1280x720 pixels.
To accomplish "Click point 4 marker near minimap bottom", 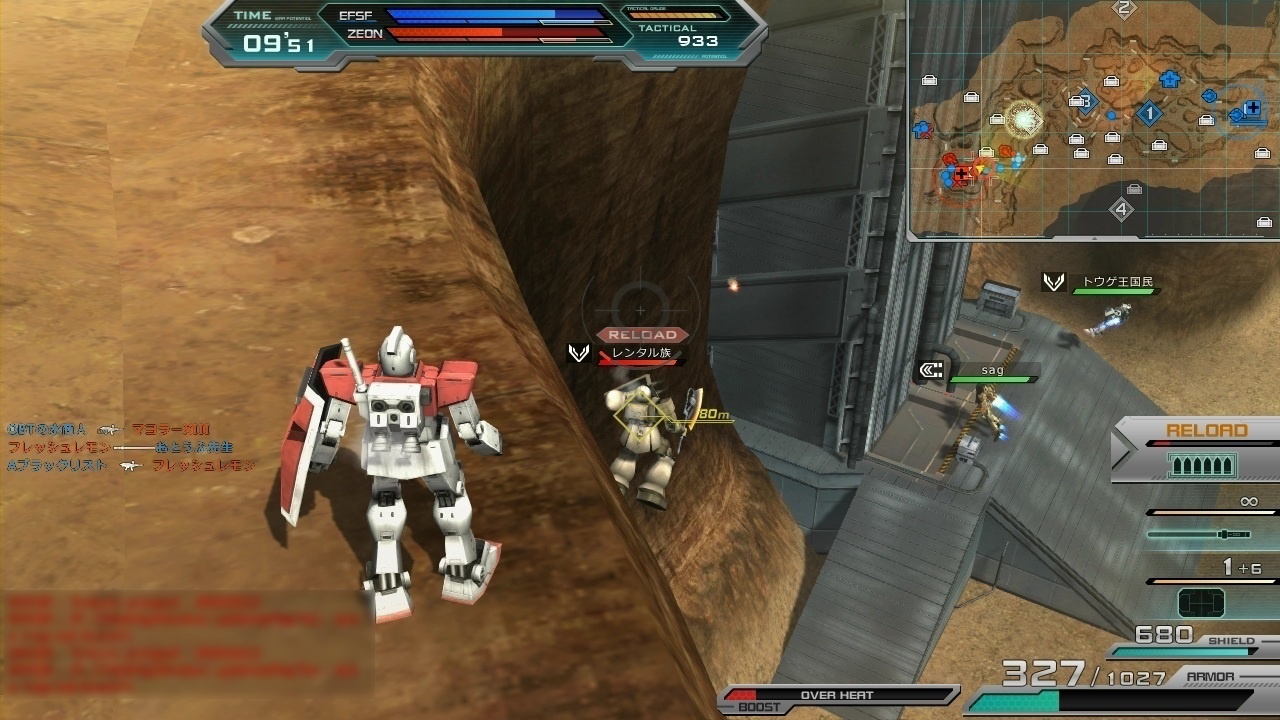I will [1121, 208].
